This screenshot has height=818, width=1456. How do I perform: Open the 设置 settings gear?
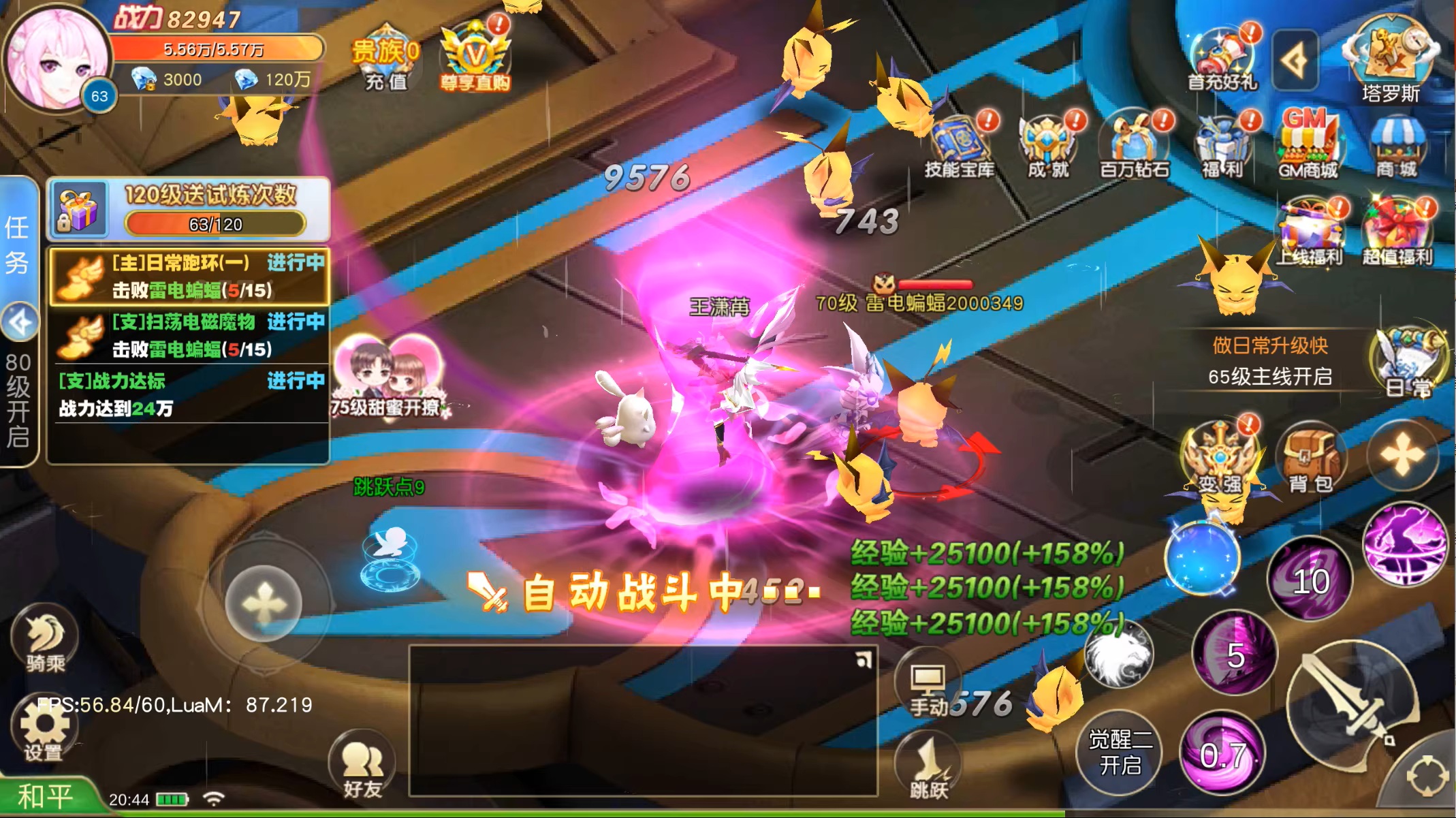tap(44, 728)
